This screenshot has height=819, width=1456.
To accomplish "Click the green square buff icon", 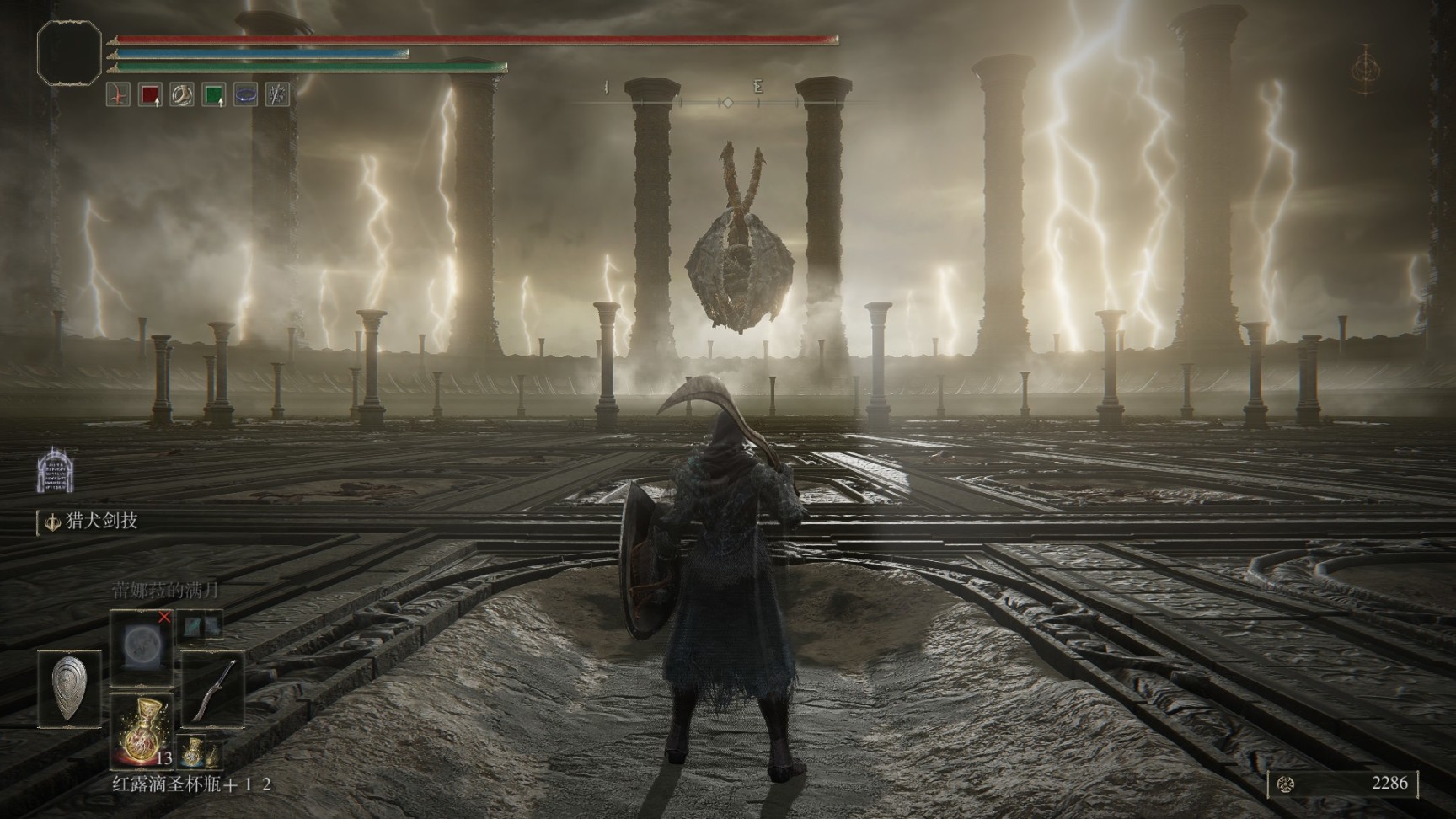I will point(214,94).
